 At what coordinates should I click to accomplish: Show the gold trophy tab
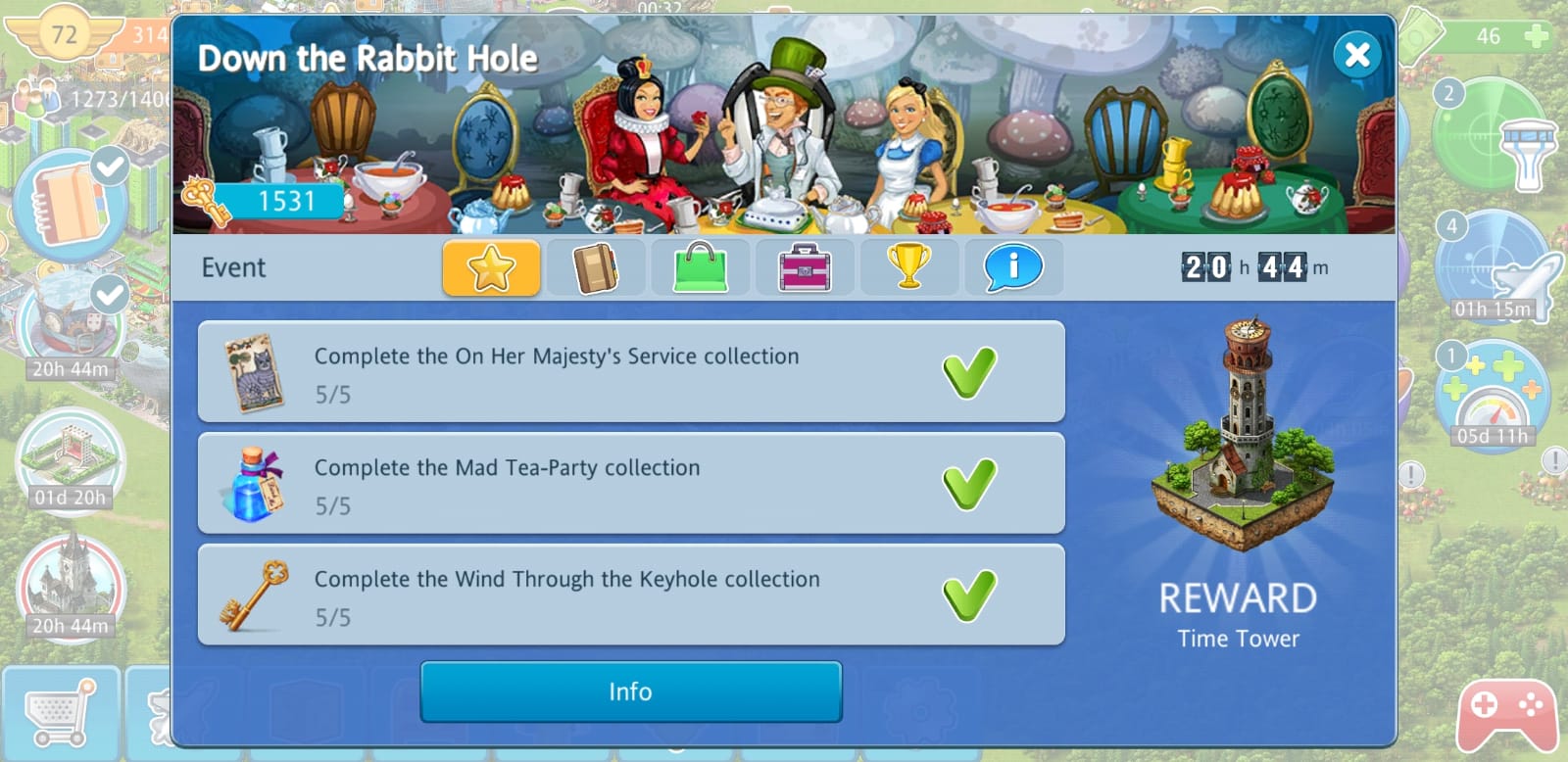coord(908,267)
